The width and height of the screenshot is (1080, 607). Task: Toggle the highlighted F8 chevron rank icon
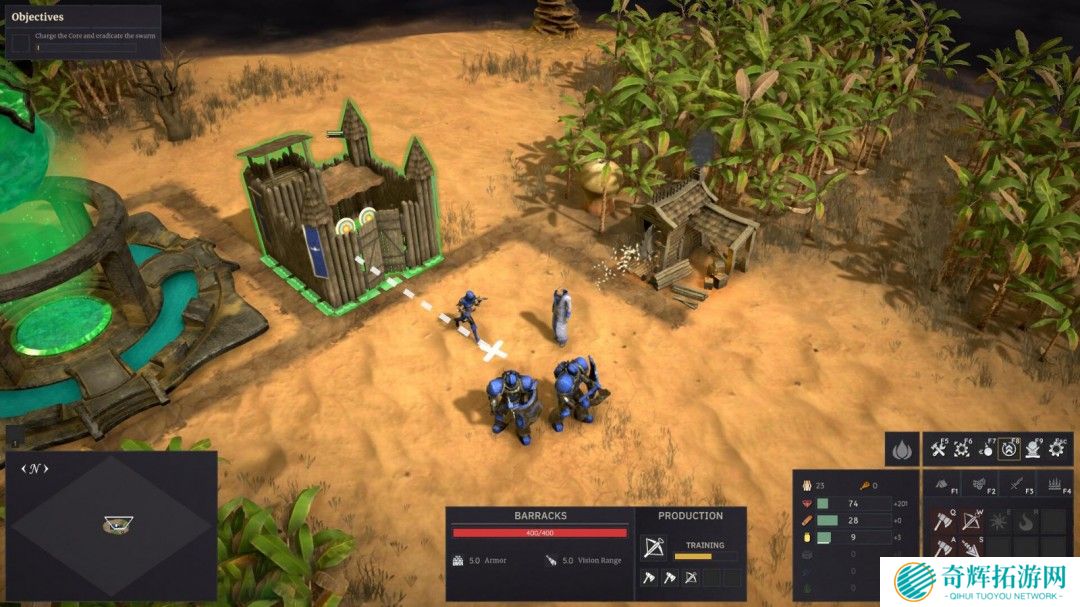pos(1011,450)
